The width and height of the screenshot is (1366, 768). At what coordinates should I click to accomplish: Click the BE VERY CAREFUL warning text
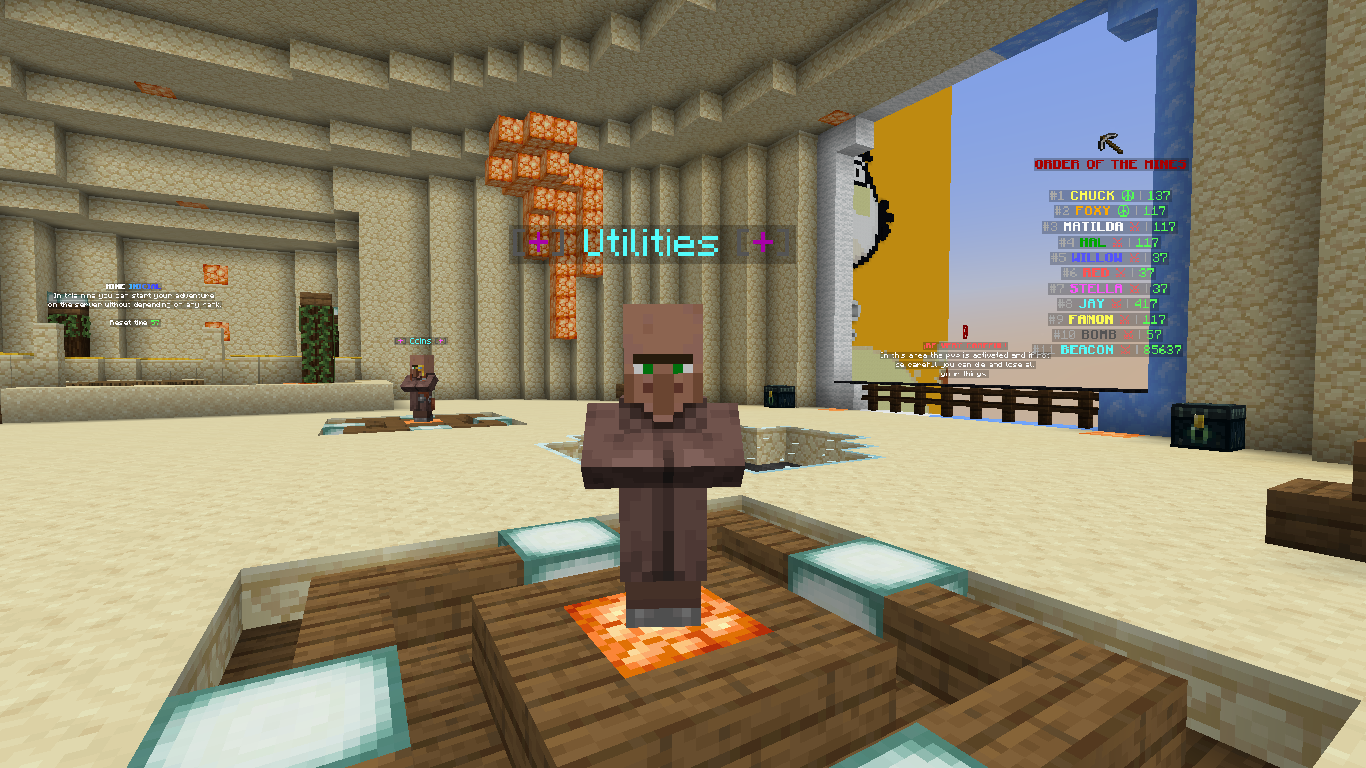(964, 345)
